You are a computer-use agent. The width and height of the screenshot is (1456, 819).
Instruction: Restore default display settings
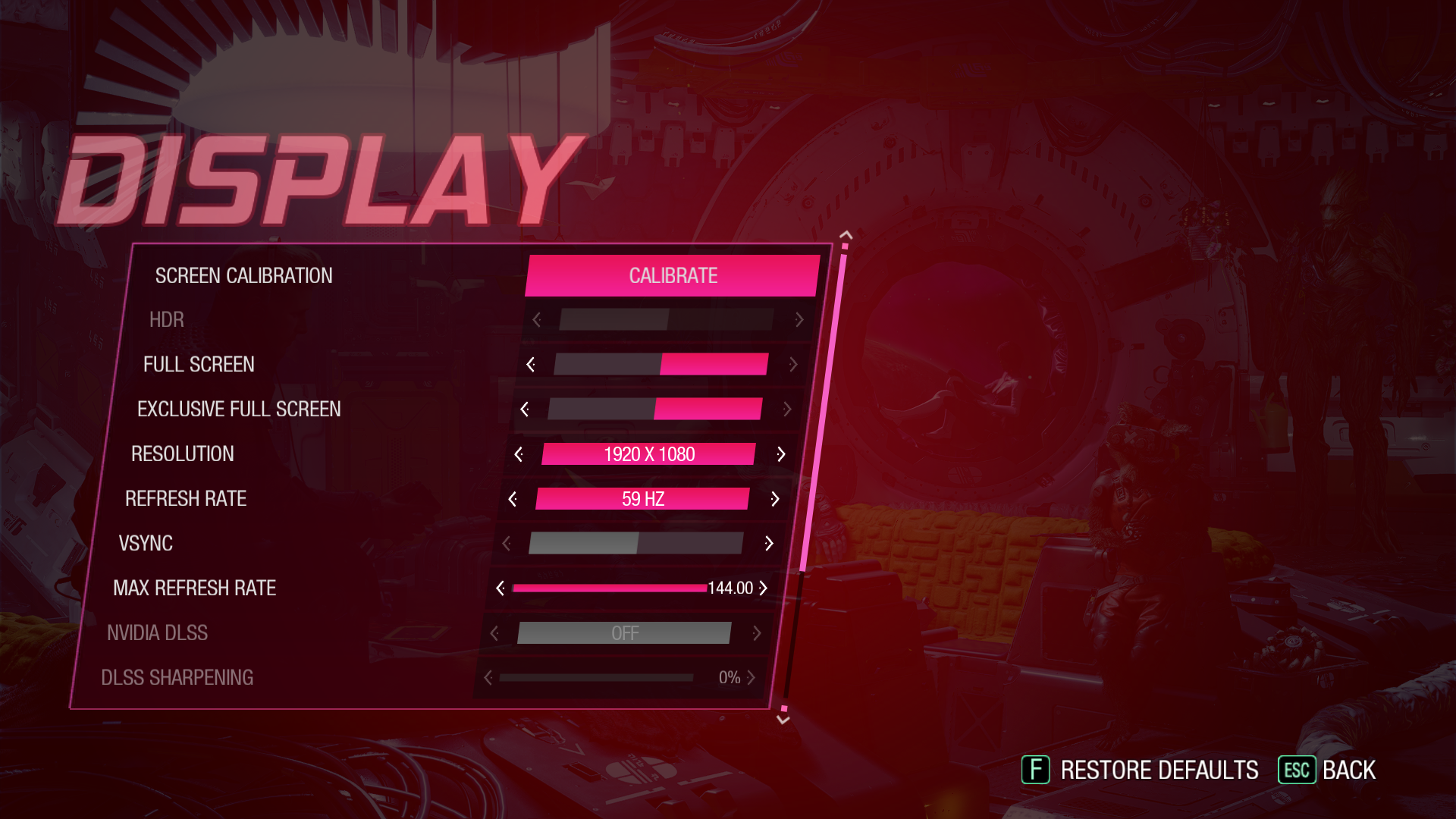pos(1140,770)
